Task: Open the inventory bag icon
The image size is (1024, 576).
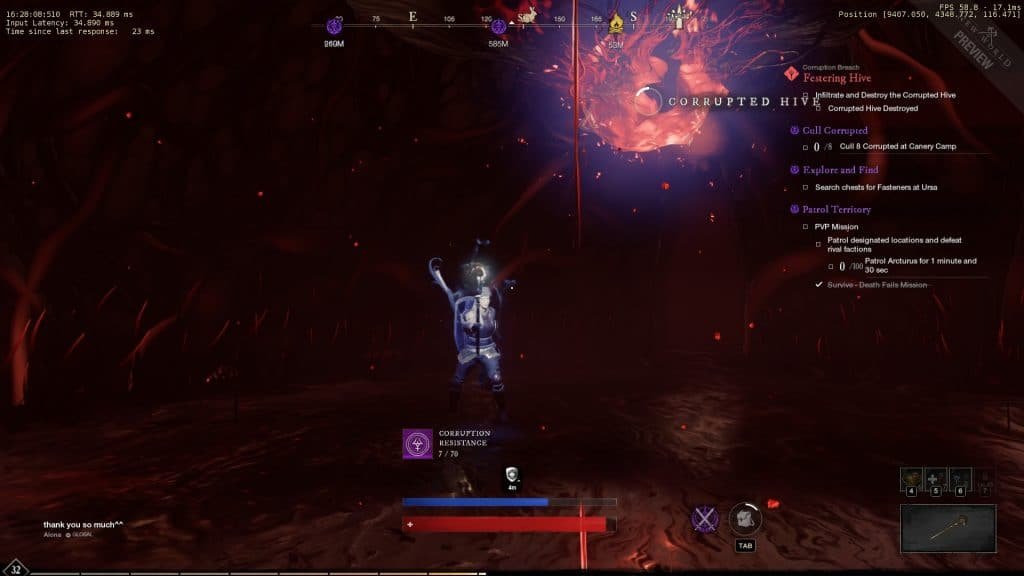Action: pos(744,518)
